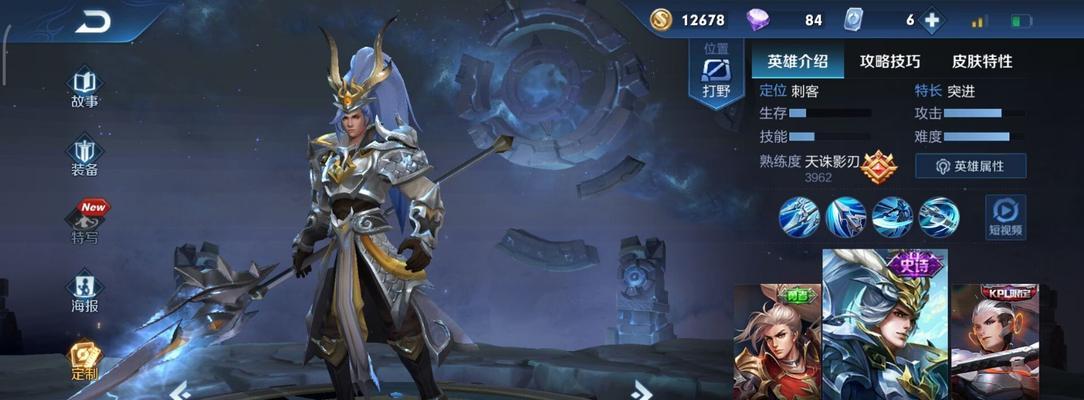The width and height of the screenshot is (1084, 400).
Task: View the last skill icon in the row
Action: coord(939,217)
